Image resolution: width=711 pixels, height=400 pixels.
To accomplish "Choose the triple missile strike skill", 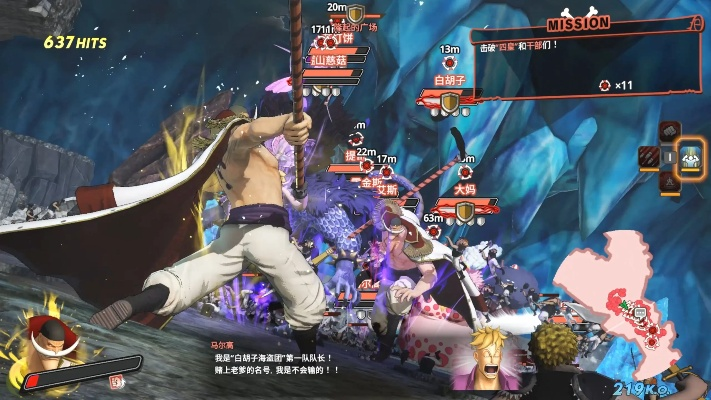I will [648, 157].
